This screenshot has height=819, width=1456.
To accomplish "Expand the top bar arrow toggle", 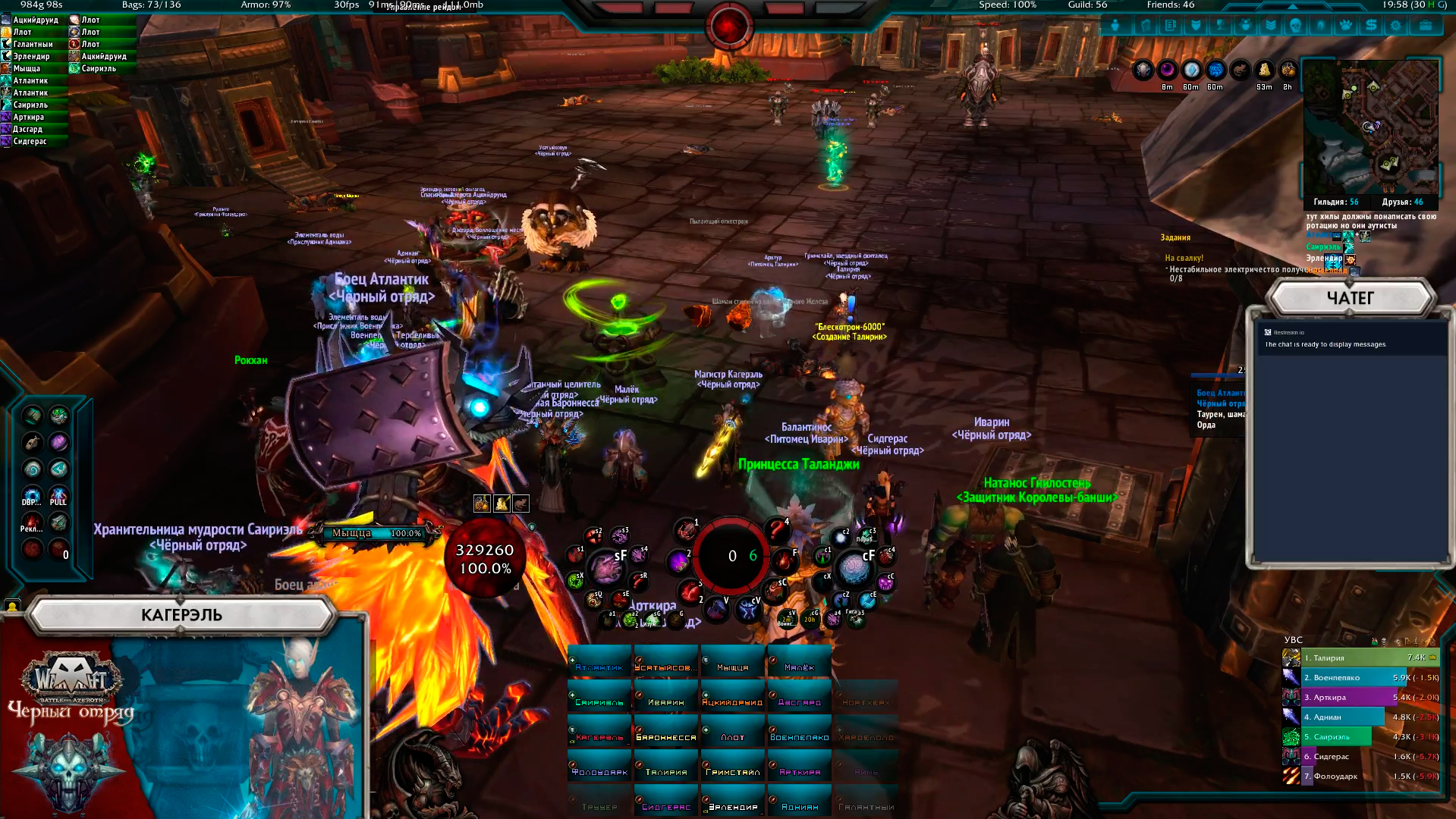I will (x=1292, y=5).
